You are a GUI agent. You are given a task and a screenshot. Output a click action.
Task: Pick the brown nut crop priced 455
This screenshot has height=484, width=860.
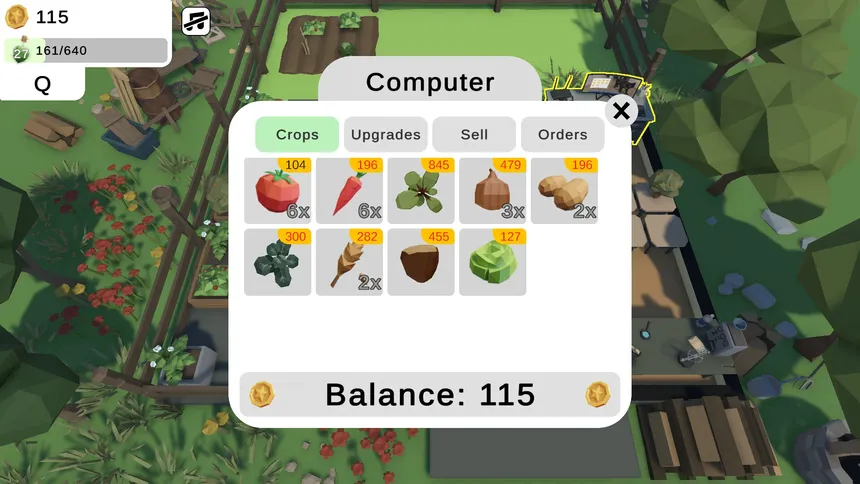[421, 262]
